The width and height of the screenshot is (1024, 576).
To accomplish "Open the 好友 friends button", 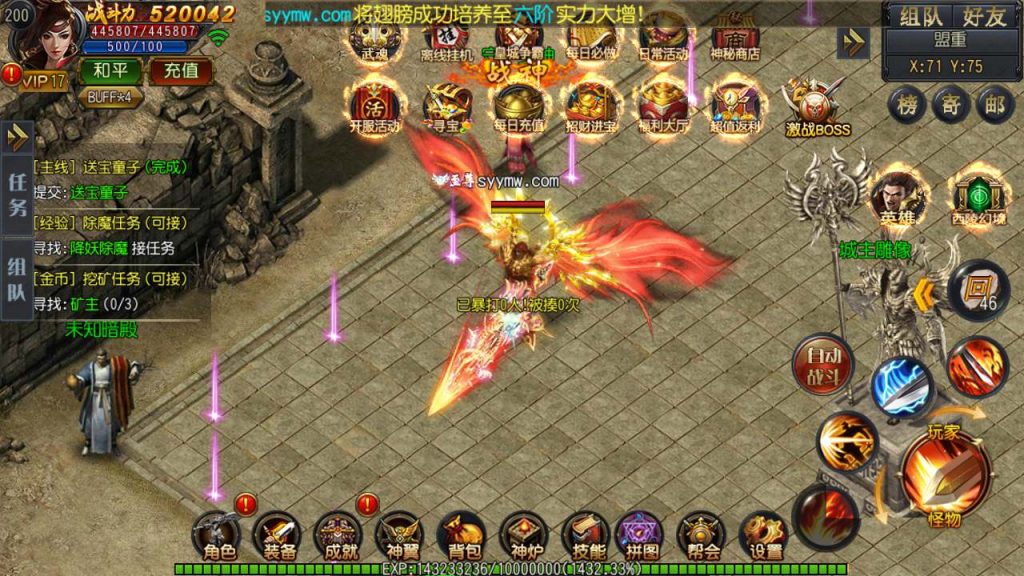I will (984, 16).
